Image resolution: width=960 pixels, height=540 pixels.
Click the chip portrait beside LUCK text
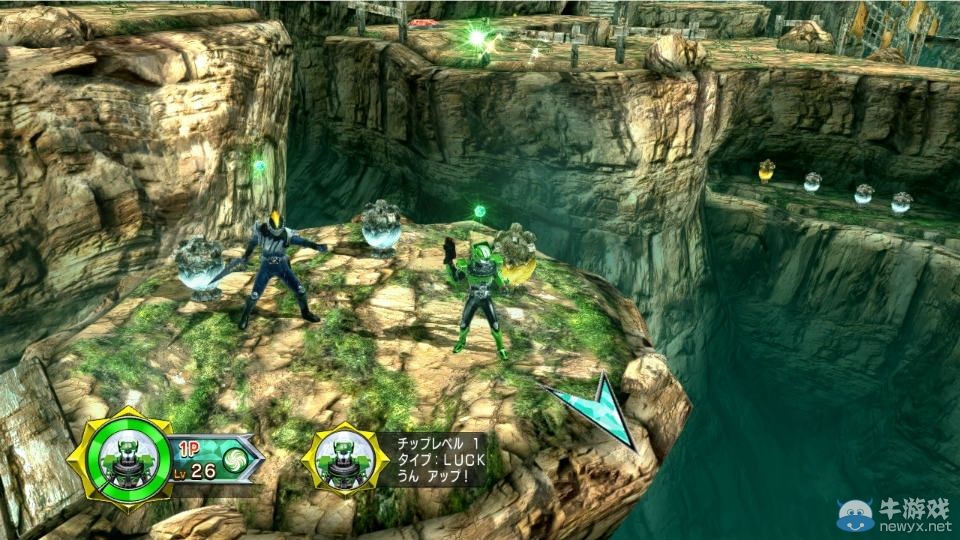[x=345, y=460]
